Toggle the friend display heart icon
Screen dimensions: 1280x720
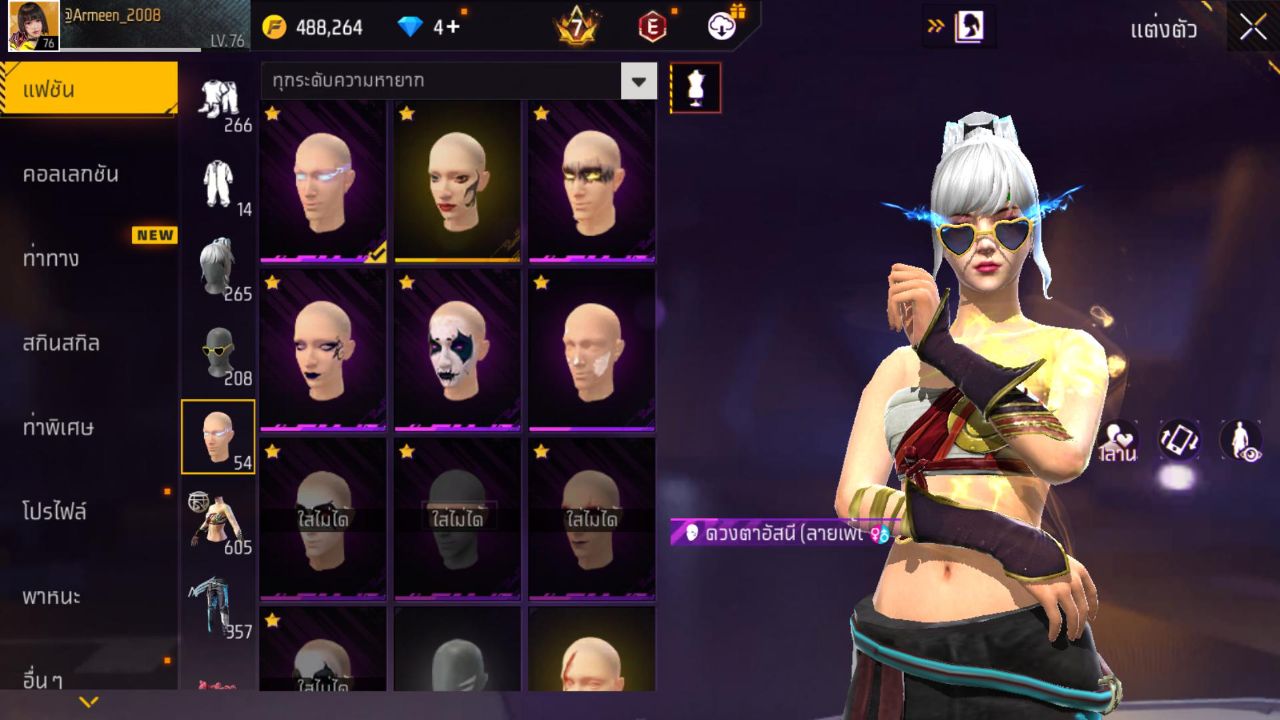(1118, 440)
